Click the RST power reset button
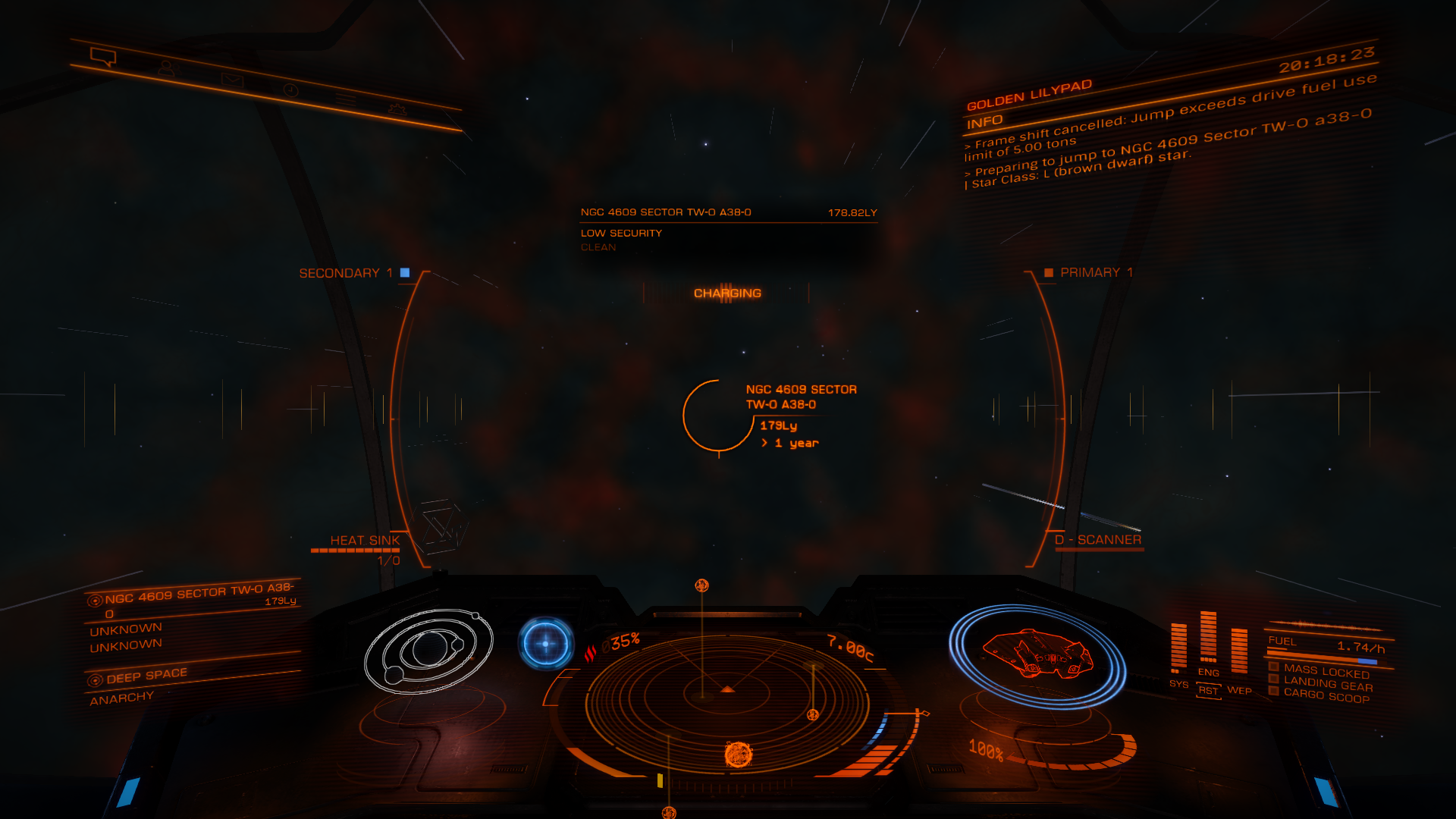The image size is (1456, 819). [1208, 691]
